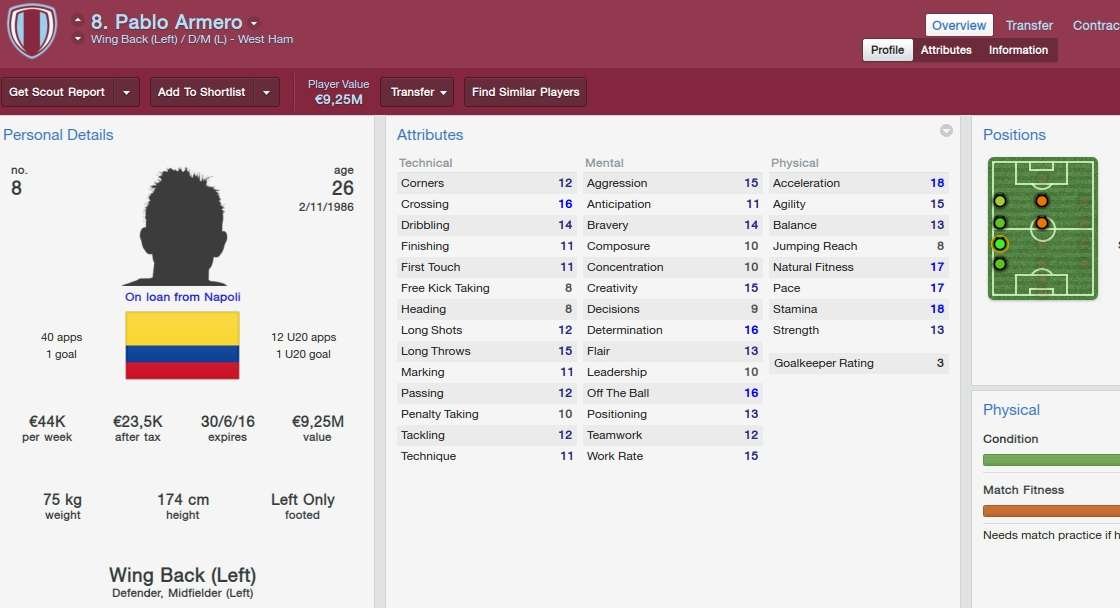Expand the Get Scout Report dropdown arrow

point(126,92)
